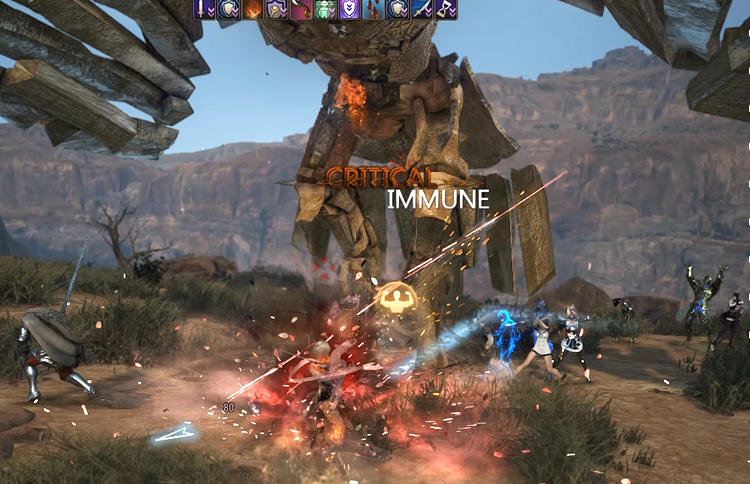Select the green figure status icon
This screenshot has height=484, width=750.
(325, 9)
